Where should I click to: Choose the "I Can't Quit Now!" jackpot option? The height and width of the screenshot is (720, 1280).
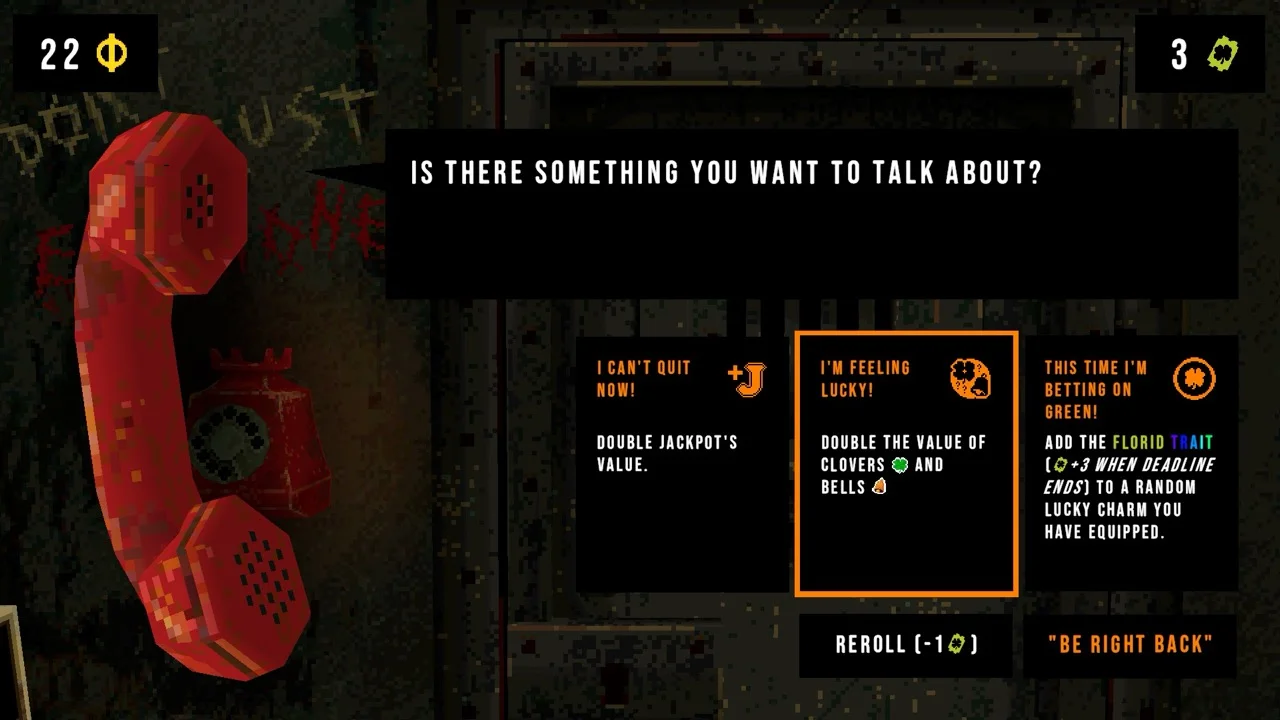click(682, 463)
